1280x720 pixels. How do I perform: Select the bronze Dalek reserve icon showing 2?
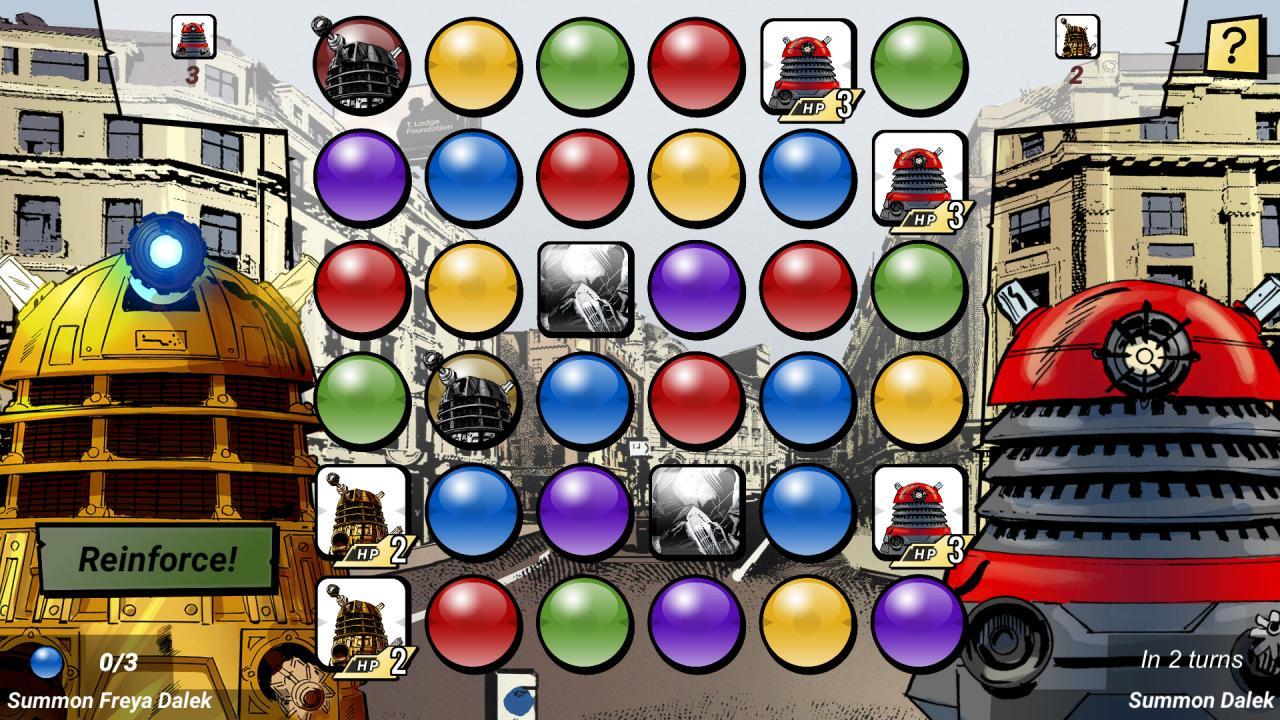[1075, 38]
